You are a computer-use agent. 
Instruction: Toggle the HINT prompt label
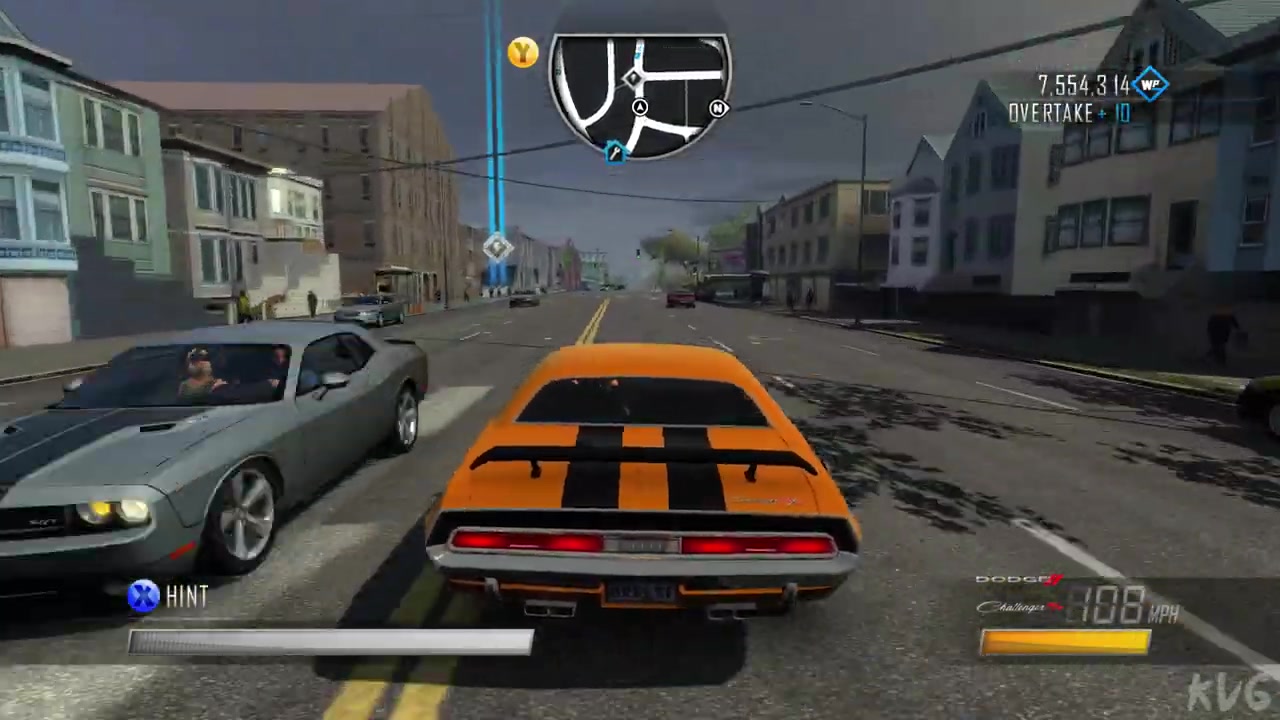point(187,596)
